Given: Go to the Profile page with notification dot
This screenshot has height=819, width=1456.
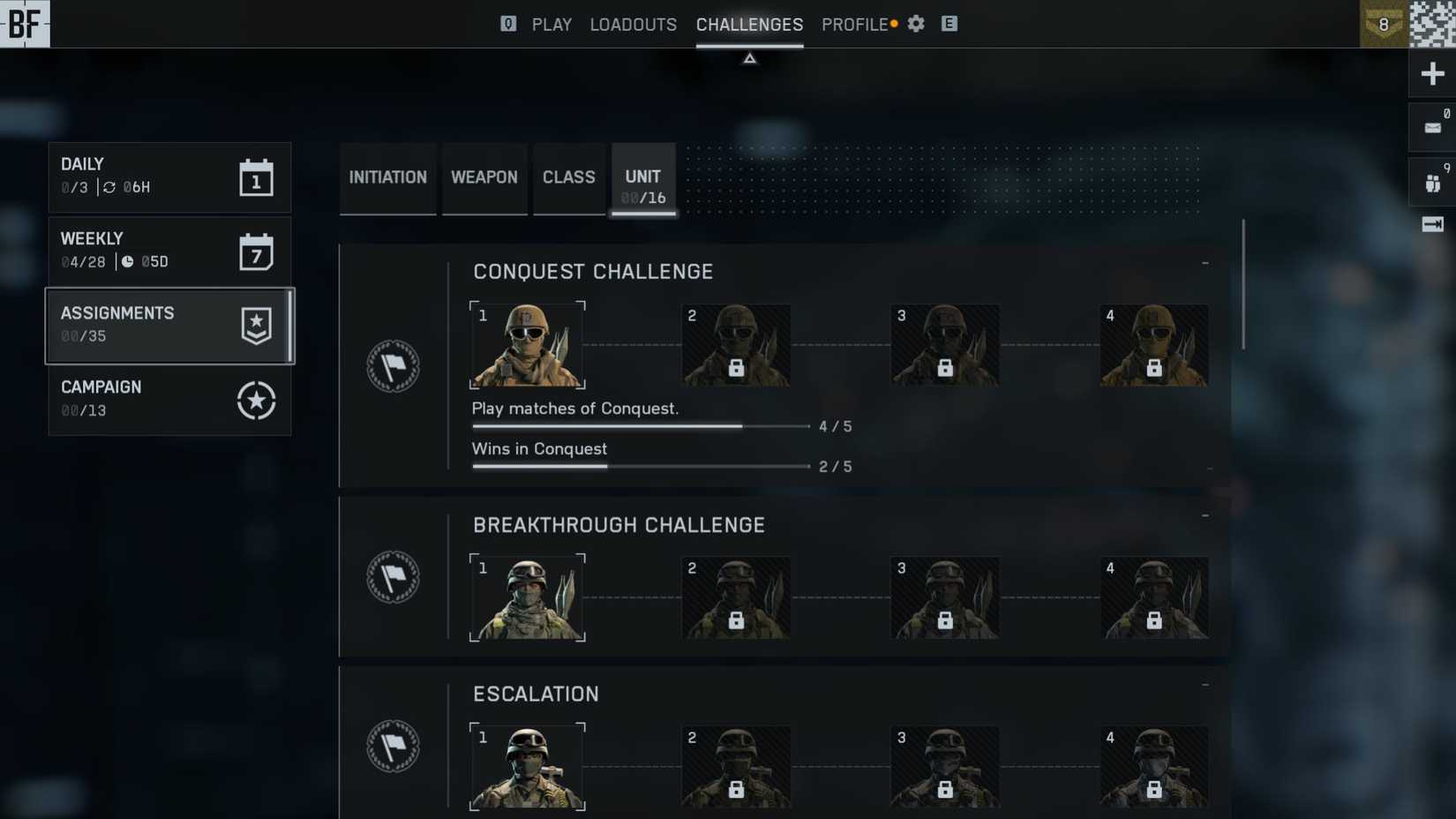Looking at the screenshot, I should pos(854,24).
